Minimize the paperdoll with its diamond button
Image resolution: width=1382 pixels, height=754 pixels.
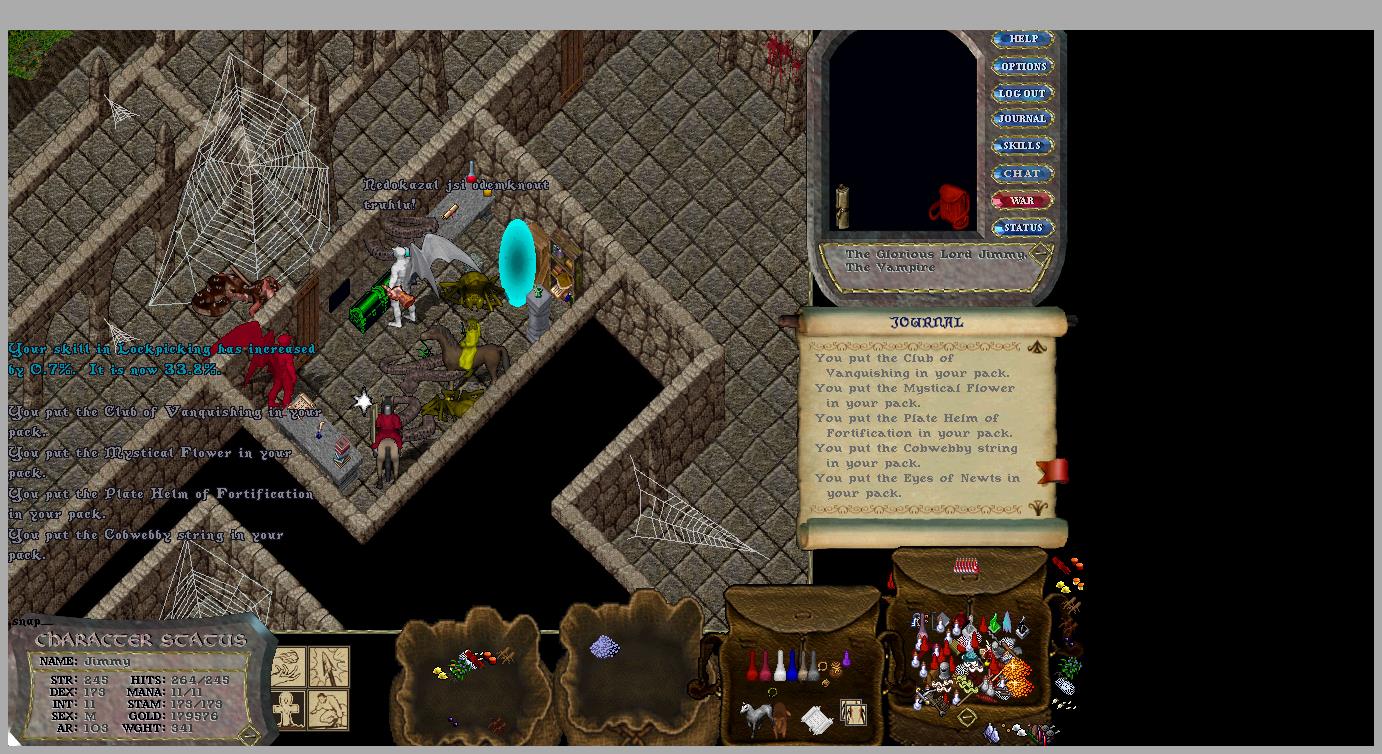(1040, 252)
